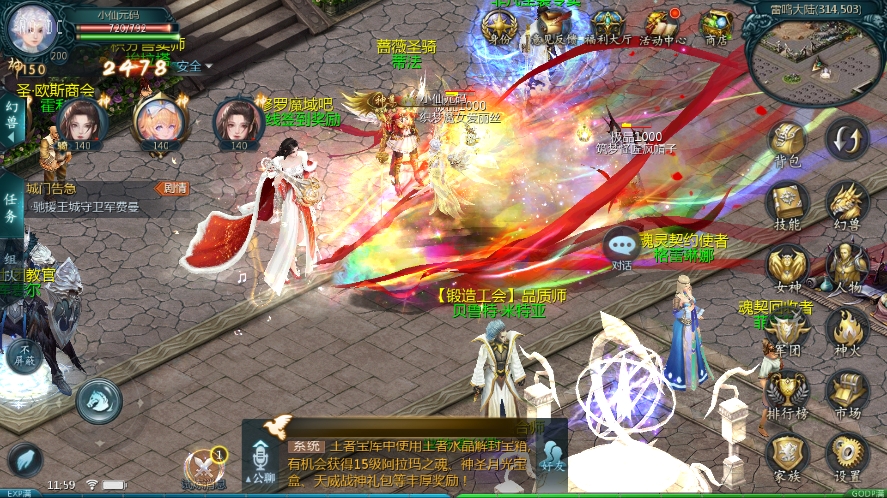The image size is (887, 498).
Task: Open the 福利大厅 welfare hall
Action: (x=608, y=25)
